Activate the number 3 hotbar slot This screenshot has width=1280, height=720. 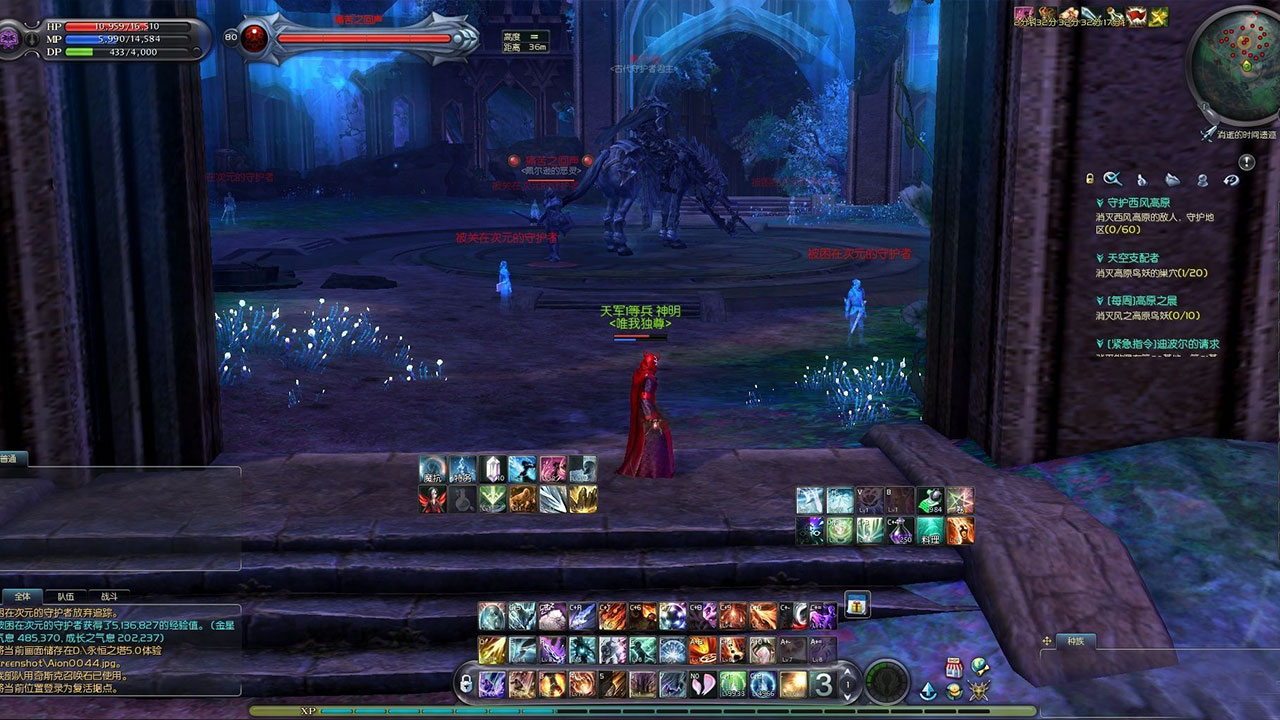pos(822,685)
